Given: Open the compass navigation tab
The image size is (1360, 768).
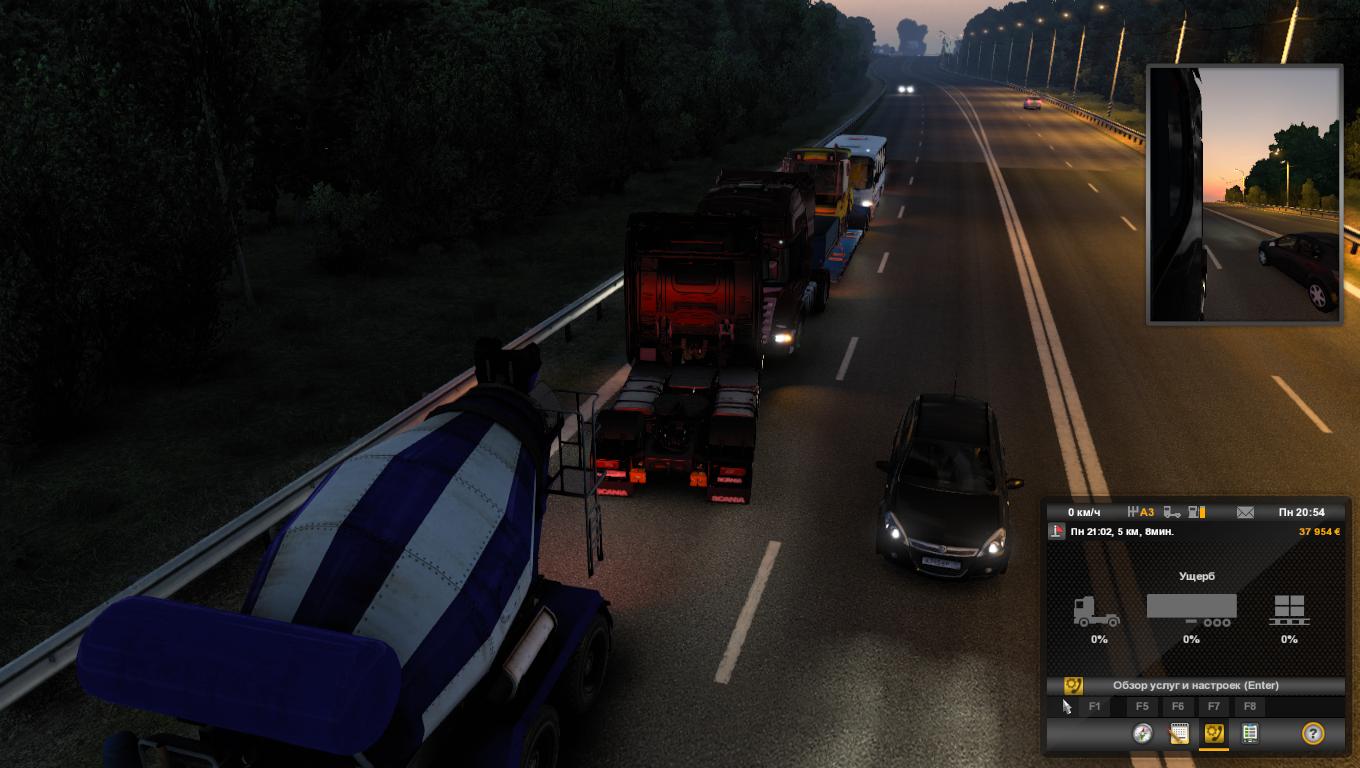Looking at the screenshot, I should [1143, 734].
